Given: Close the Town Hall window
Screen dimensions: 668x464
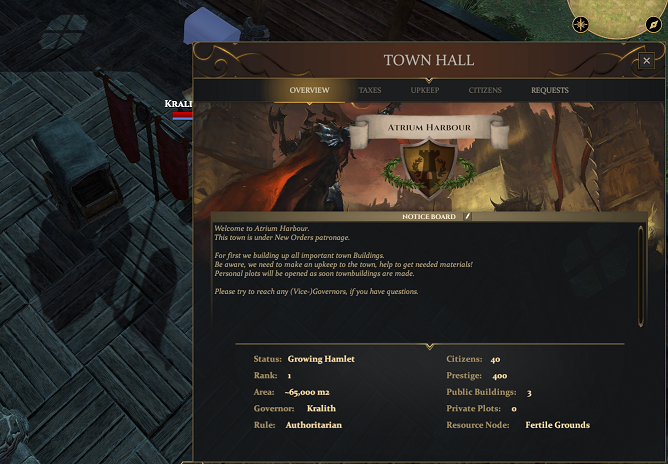Looking at the screenshot, I should (647, 61).
